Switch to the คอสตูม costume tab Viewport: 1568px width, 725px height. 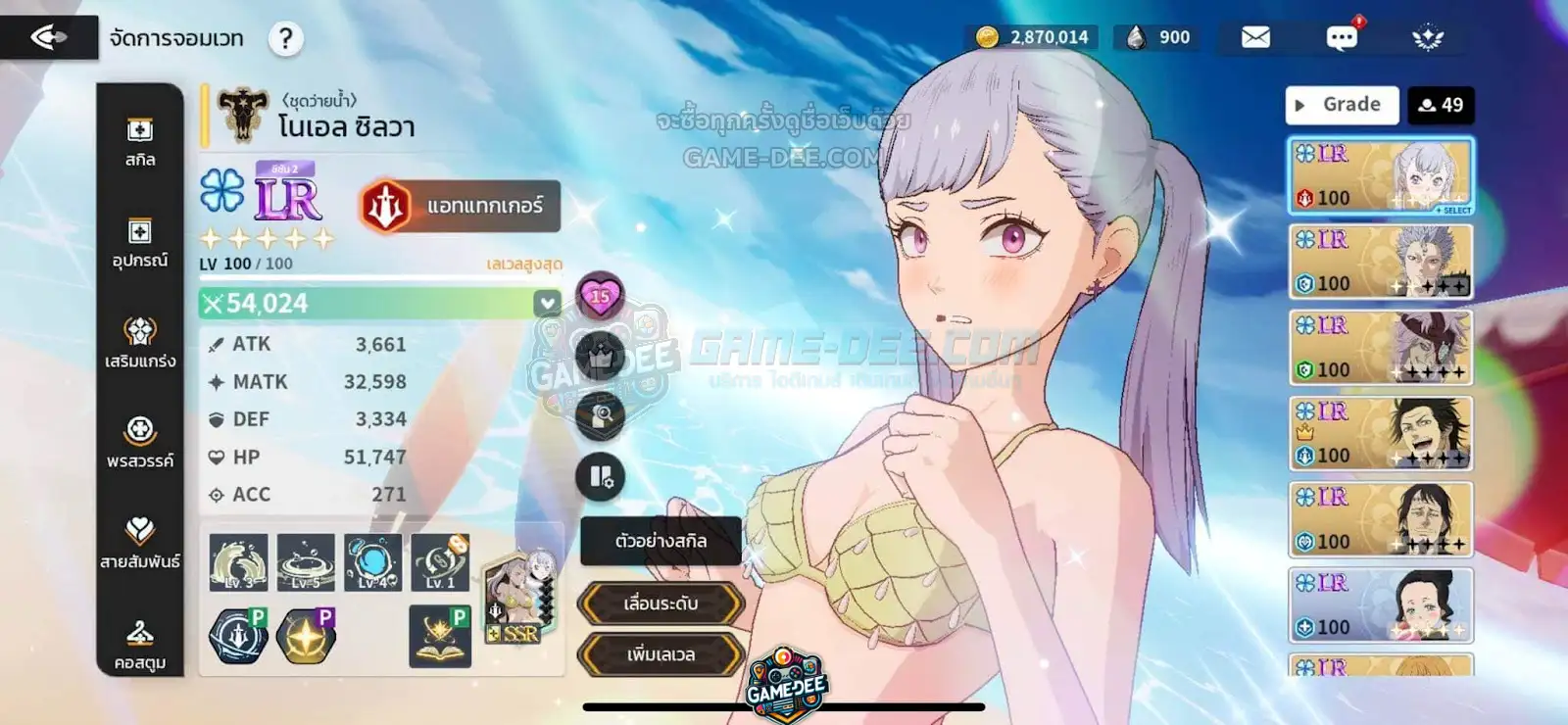coord(140,645)
